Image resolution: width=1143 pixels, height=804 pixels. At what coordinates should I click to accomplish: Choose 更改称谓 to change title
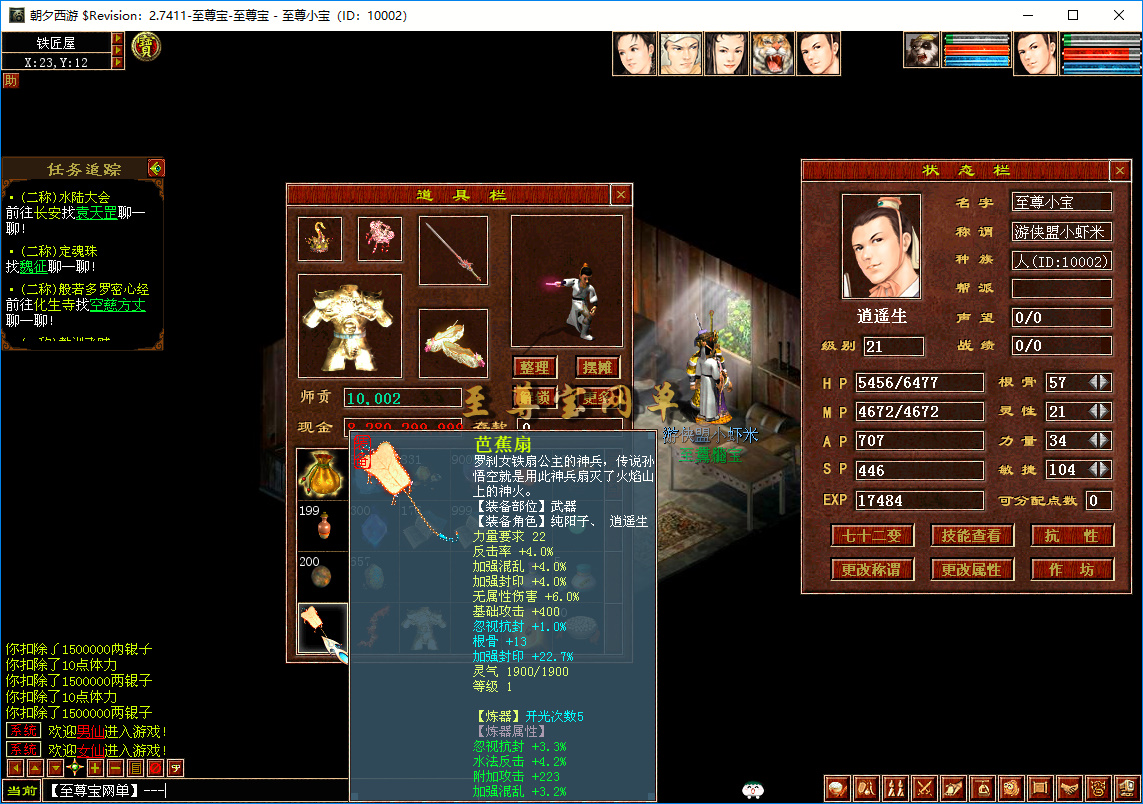click(871, 569)
